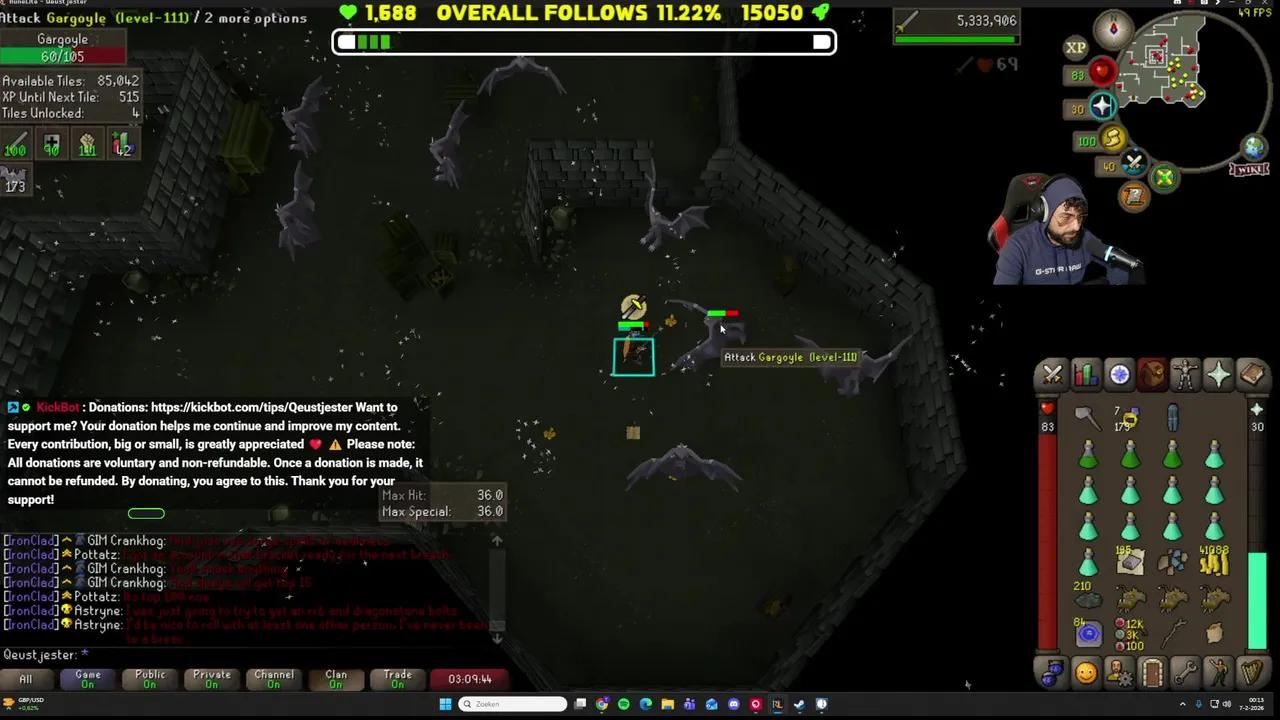Toggle Public chat off

coord(149,678)
